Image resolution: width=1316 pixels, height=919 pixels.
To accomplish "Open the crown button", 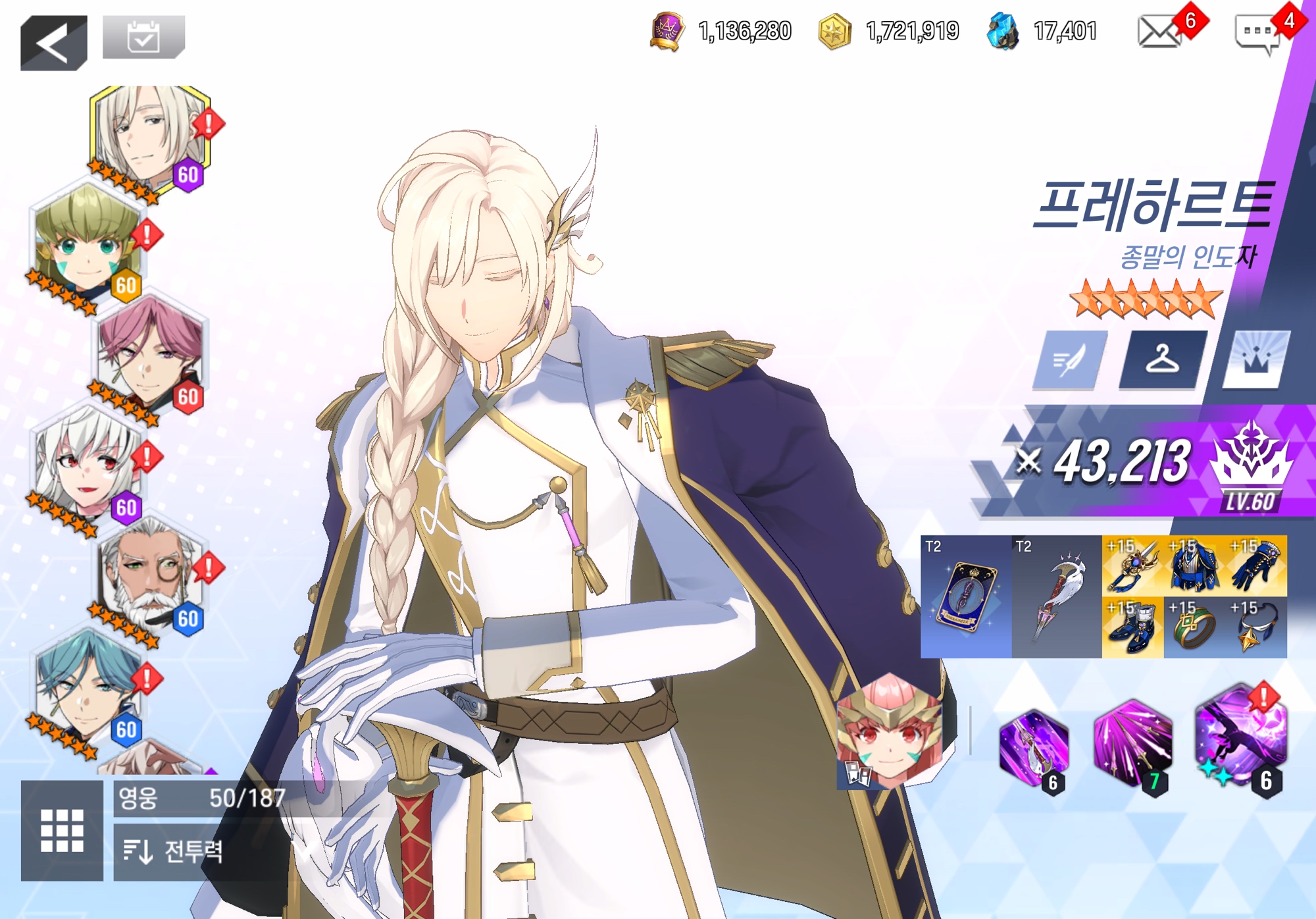I will 1255,360.
